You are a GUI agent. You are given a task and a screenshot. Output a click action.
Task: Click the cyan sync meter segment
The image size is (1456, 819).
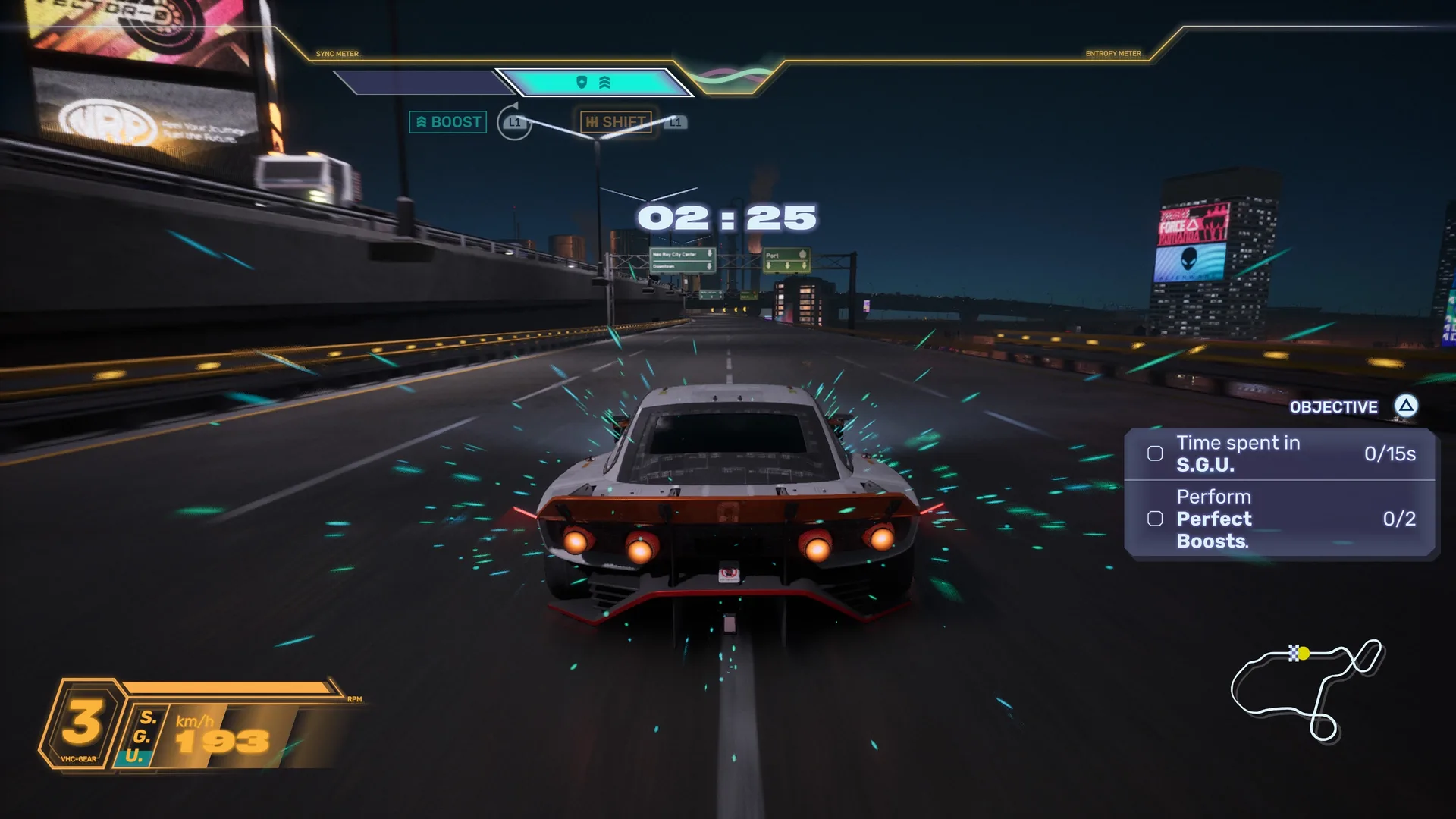point(594,82)
